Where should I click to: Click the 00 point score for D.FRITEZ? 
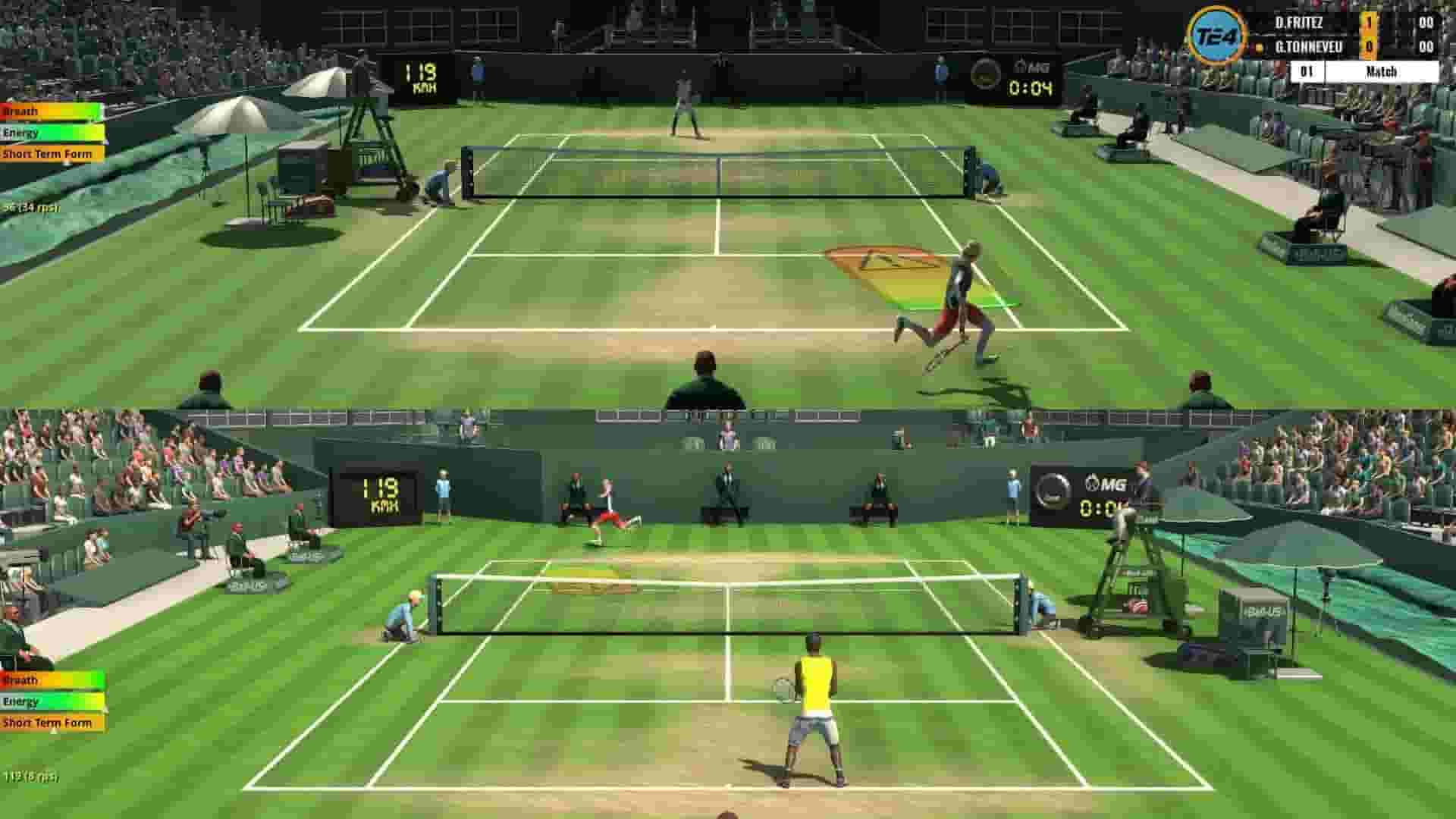(1428, 21)
